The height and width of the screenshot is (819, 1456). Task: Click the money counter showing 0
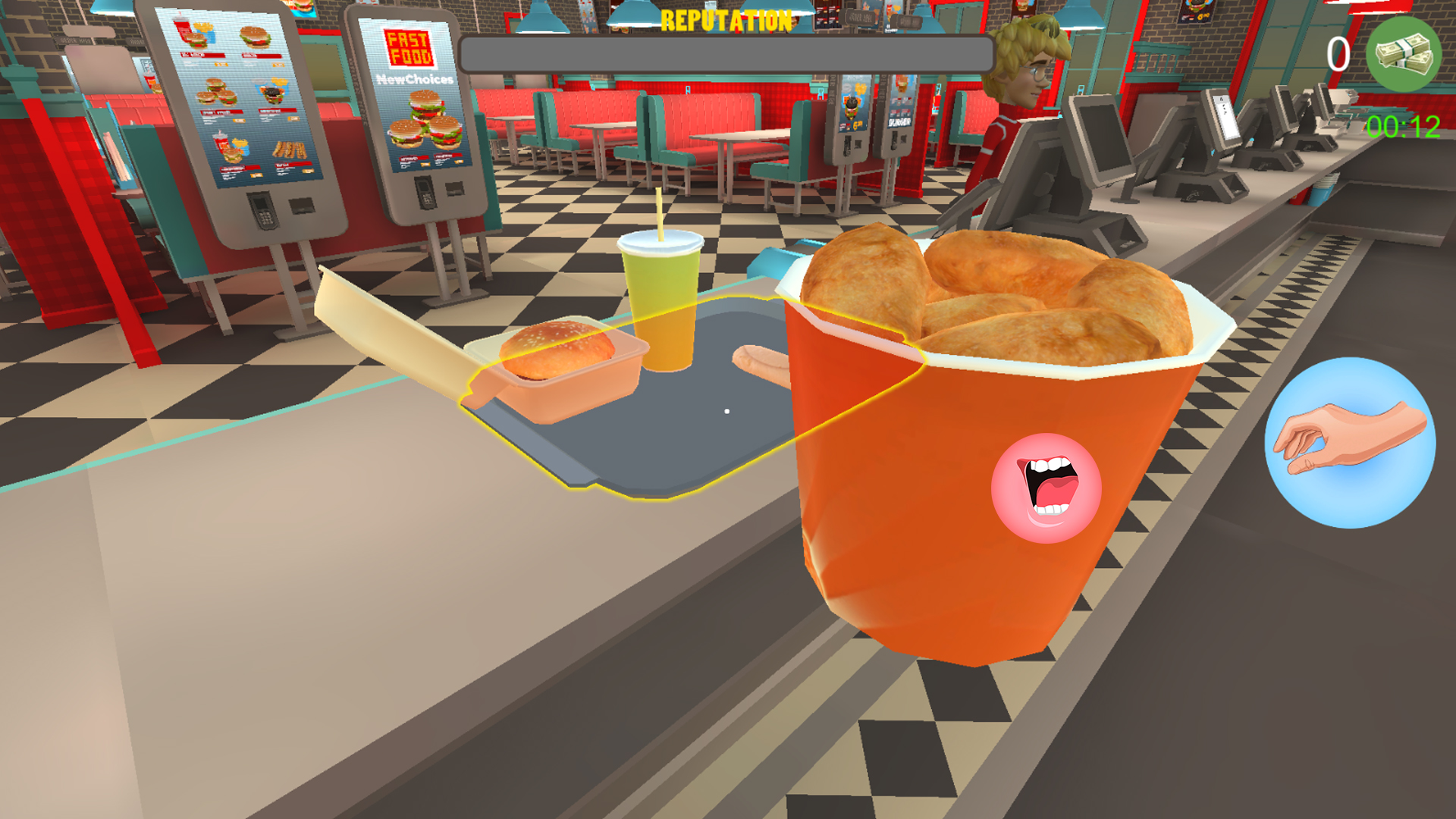click(1338, 53)
